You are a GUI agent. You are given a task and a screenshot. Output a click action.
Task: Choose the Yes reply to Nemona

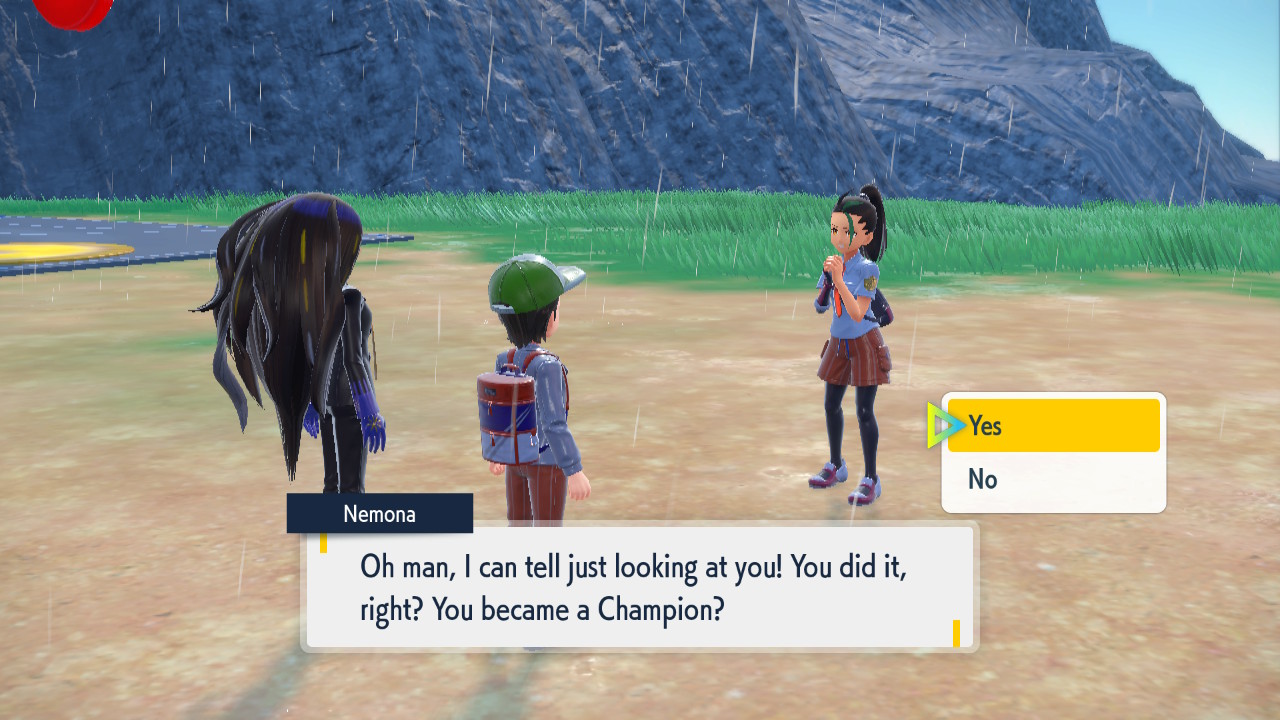click(1053, 426)
